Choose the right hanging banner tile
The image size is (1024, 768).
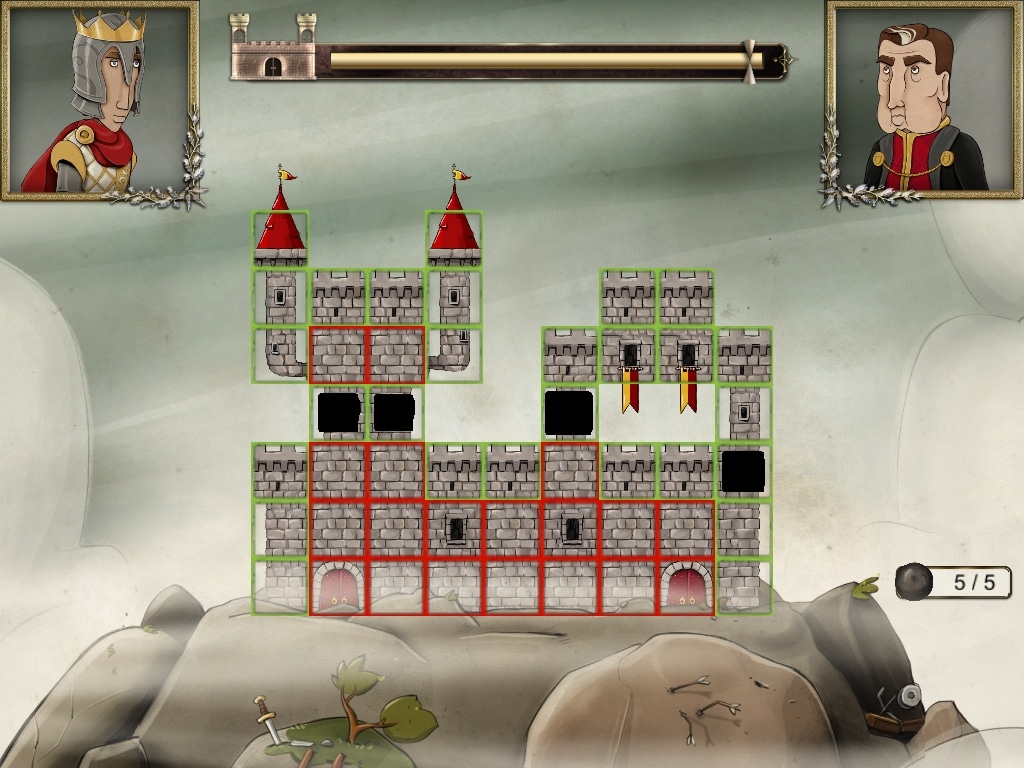[x=687, y=356]
